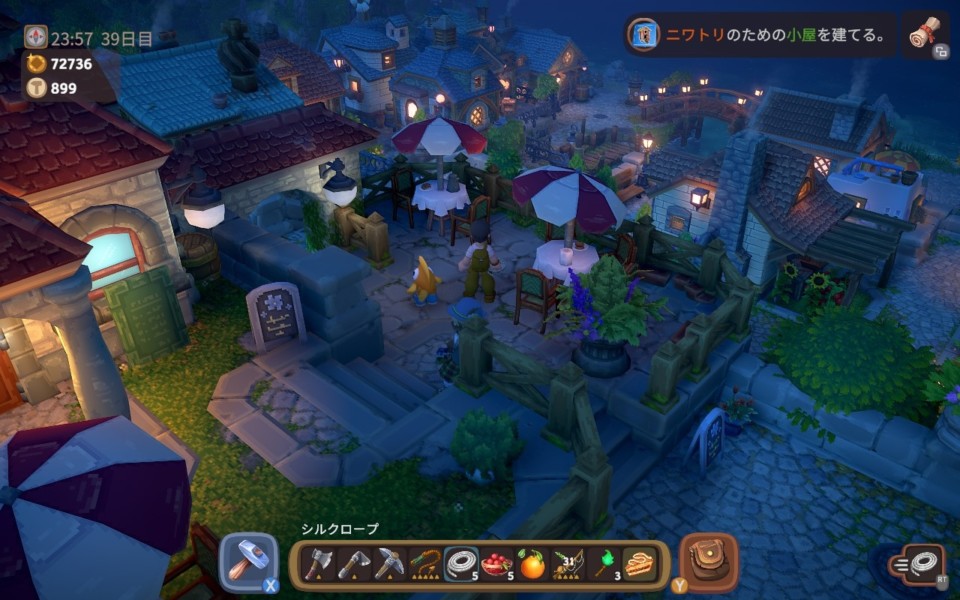Screen dimensions: 960x600
Task: Choose the fishing rod slot
Action: pyautogui.click(x=425, y=565)
